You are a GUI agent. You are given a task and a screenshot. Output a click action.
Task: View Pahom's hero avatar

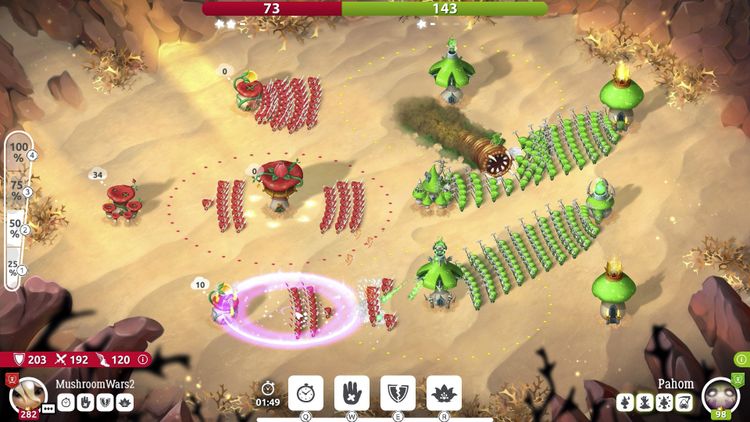tap(721, 395)
